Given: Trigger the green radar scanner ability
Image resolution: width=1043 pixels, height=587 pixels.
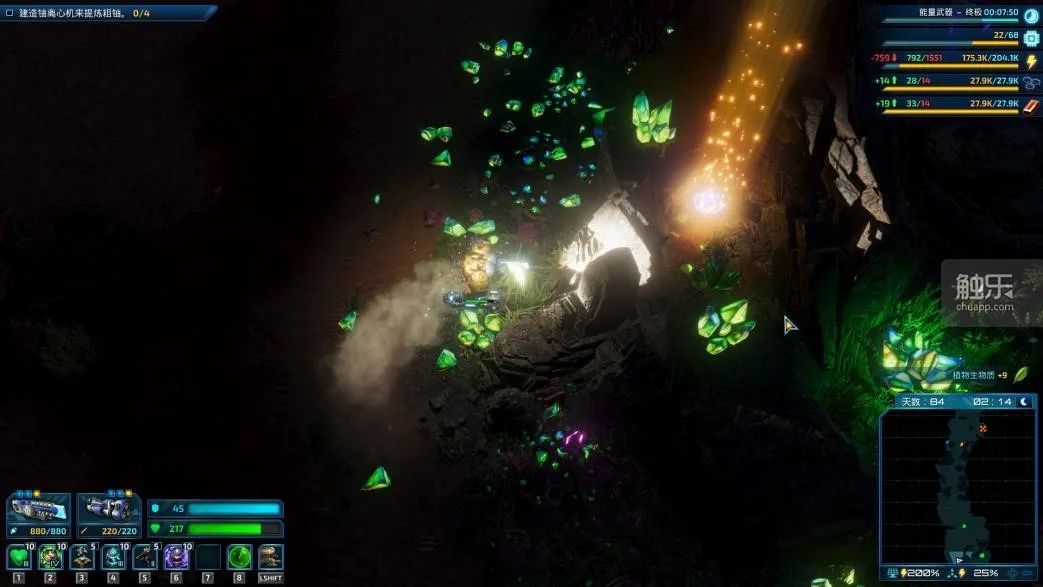Looking at the screenshot, I should coord(239,556).
